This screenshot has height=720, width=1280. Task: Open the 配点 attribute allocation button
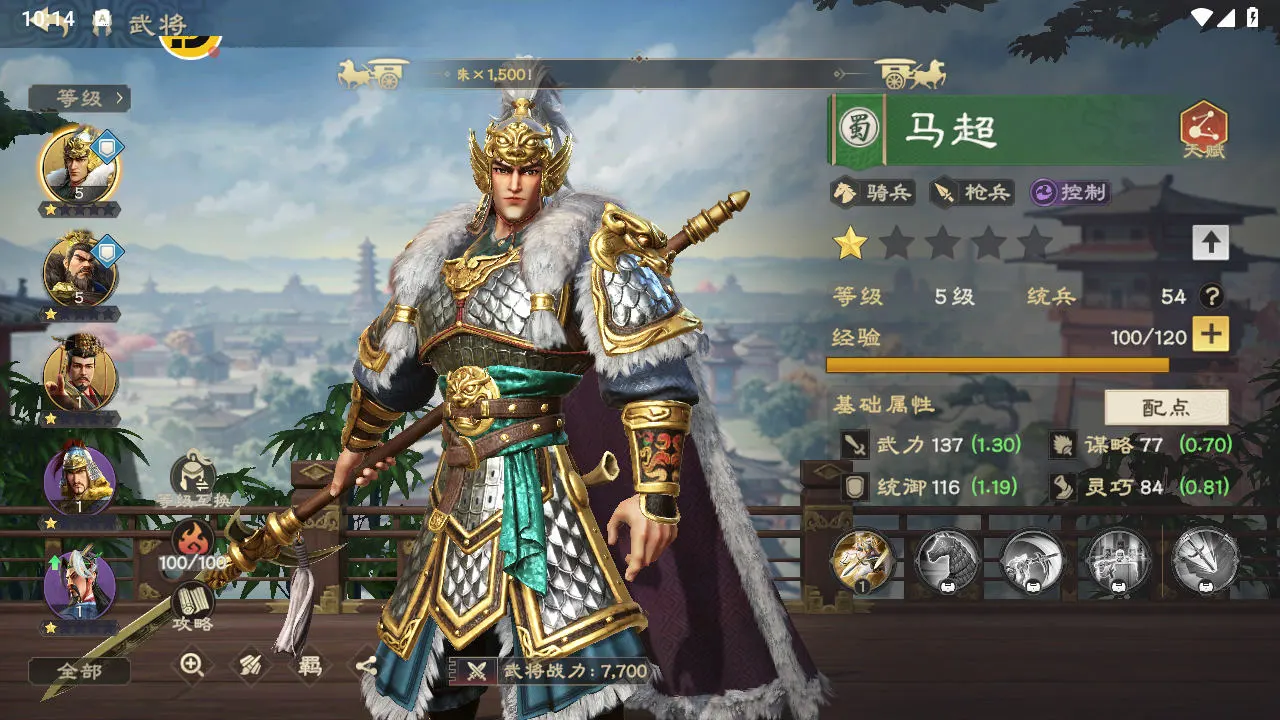[x=1166, y=408]
